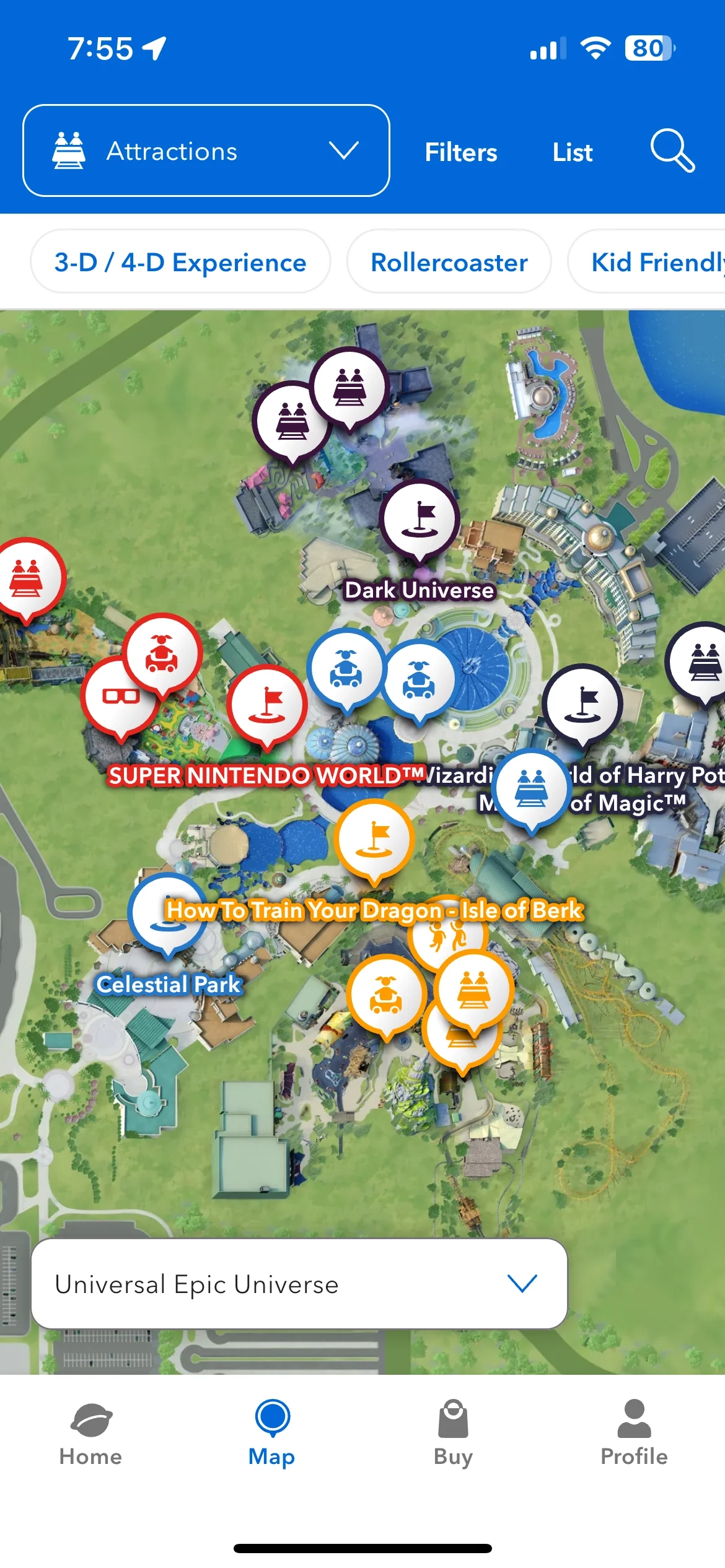Image resolution: width=725 pixels, height=1568 pixels.
Task: Tap the SUPER NINTENDO WORLD red flag marker
Action: point(267,705)
